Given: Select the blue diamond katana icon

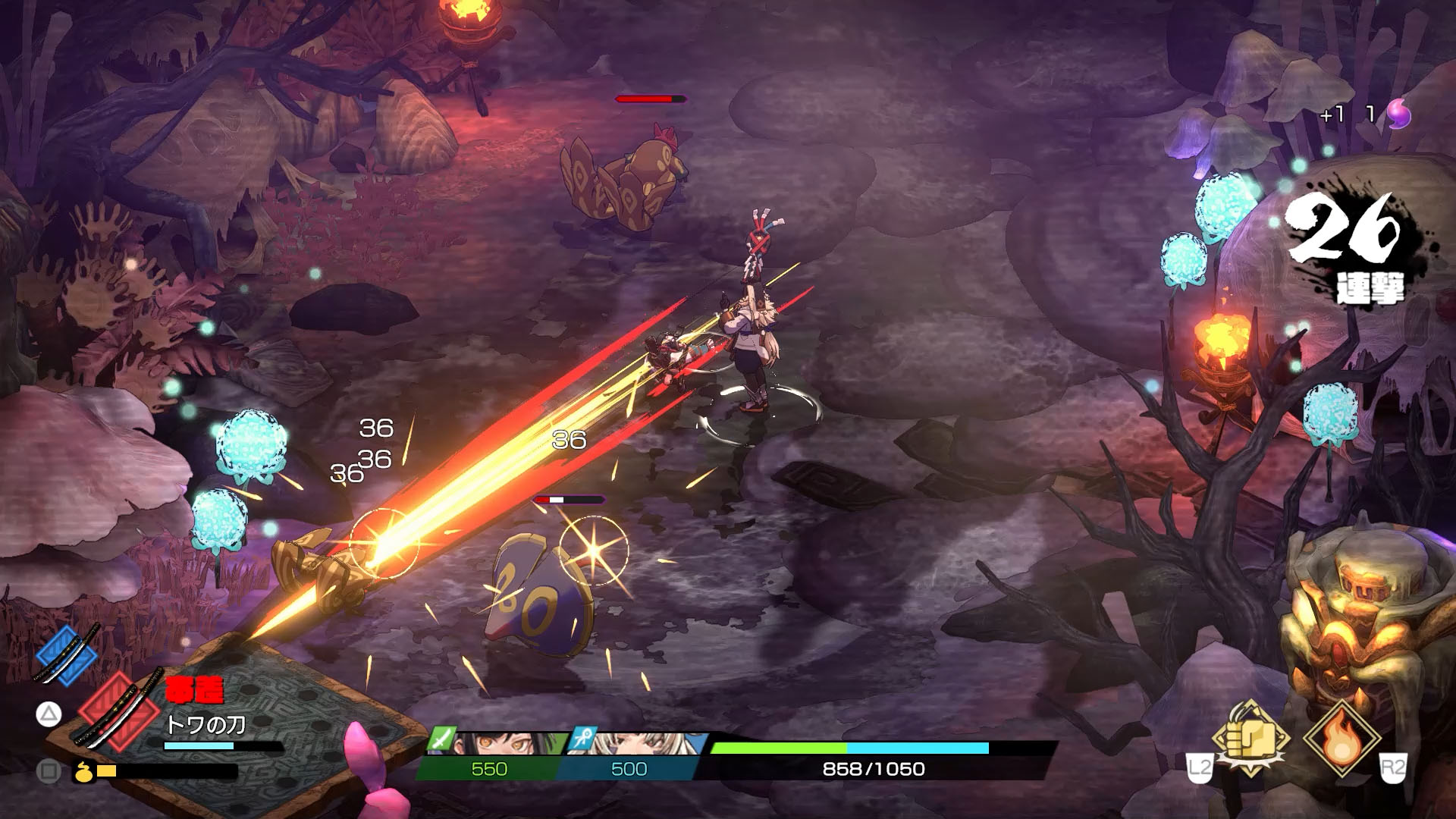Looking at the screenshot, I should [67, 653].
